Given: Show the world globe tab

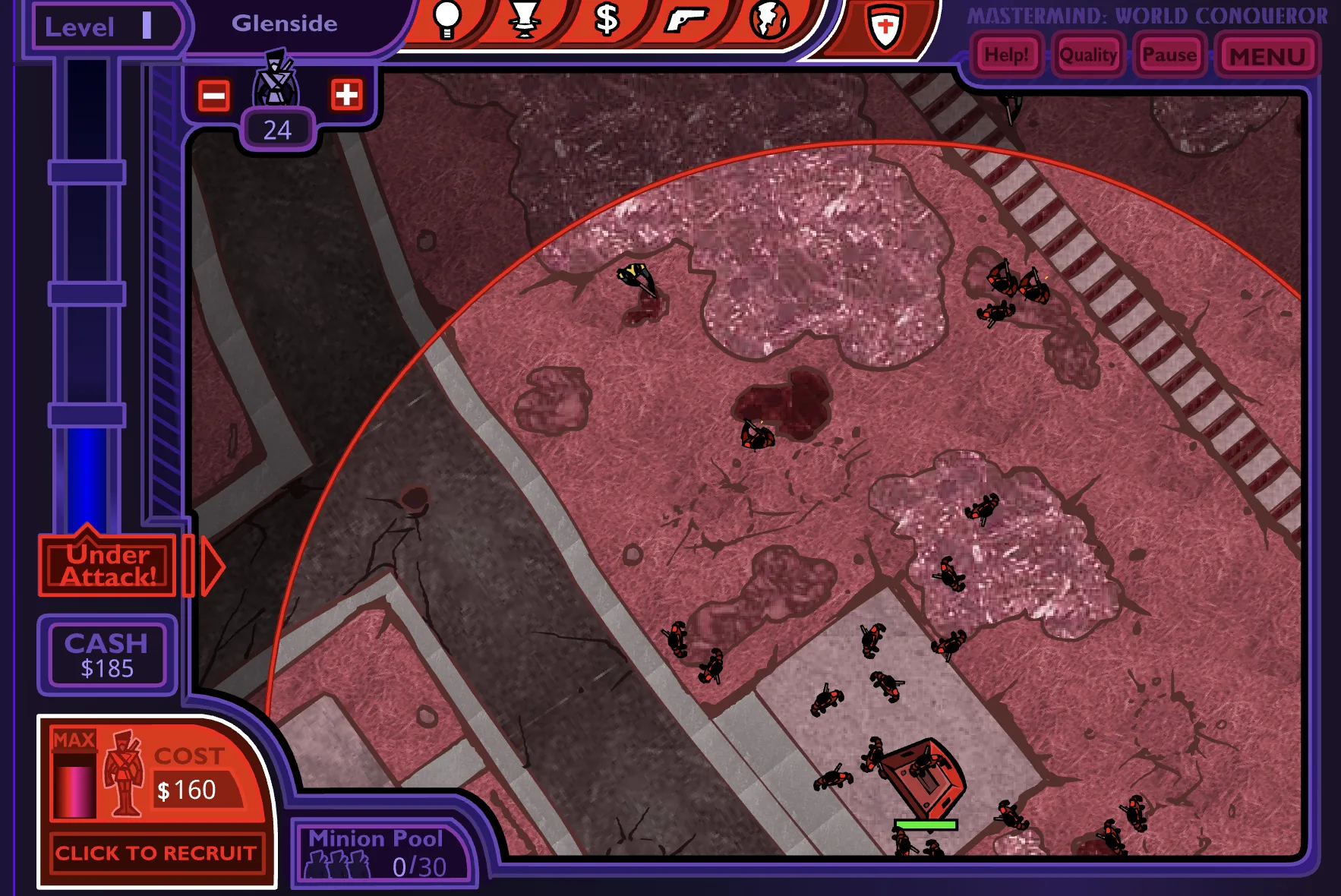Looking at the screenshot, I should (x=768, y=20).
